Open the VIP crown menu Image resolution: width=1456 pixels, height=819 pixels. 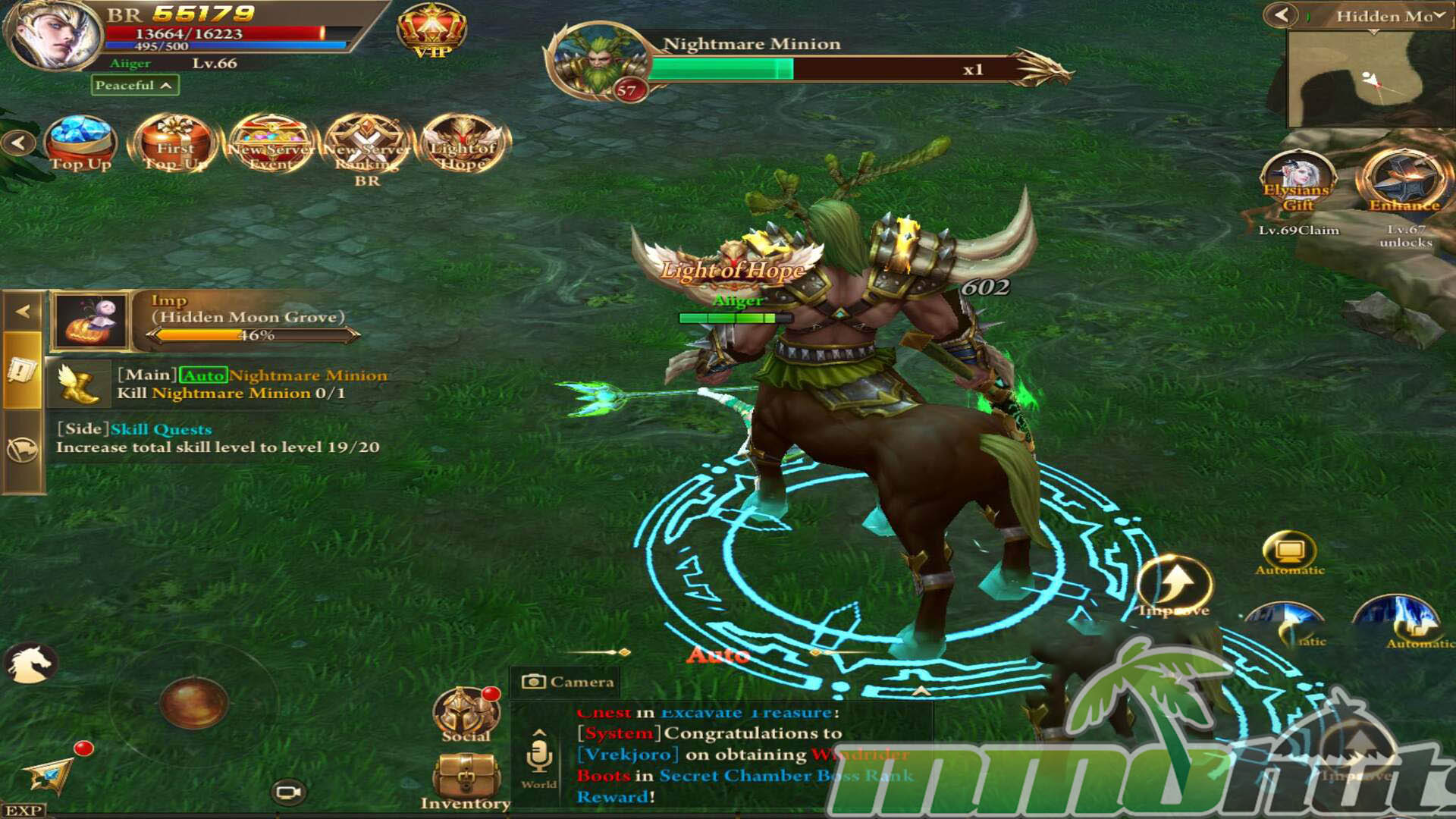pos(431,30)
